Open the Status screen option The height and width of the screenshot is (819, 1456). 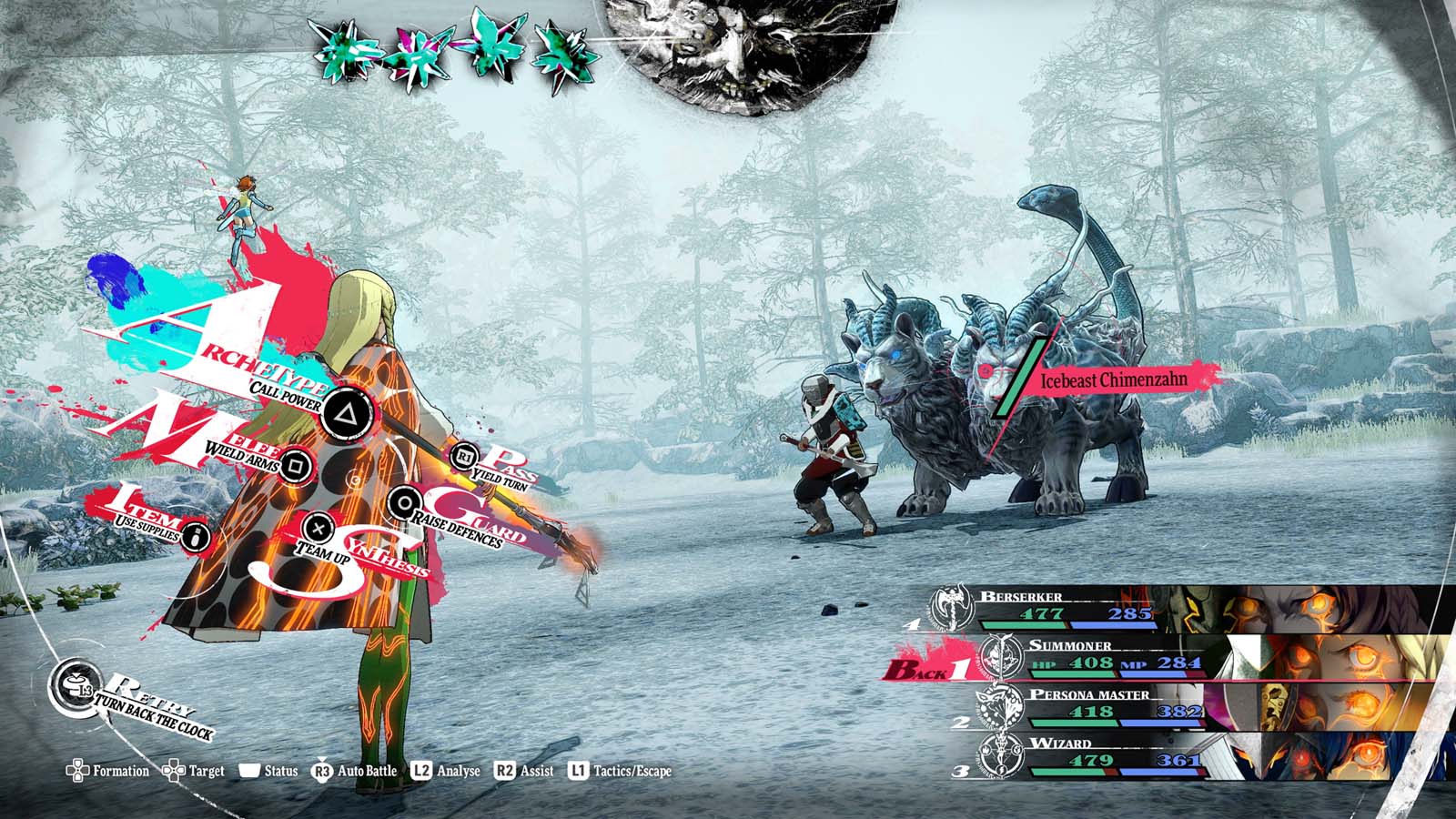click(x=269, y=771)
